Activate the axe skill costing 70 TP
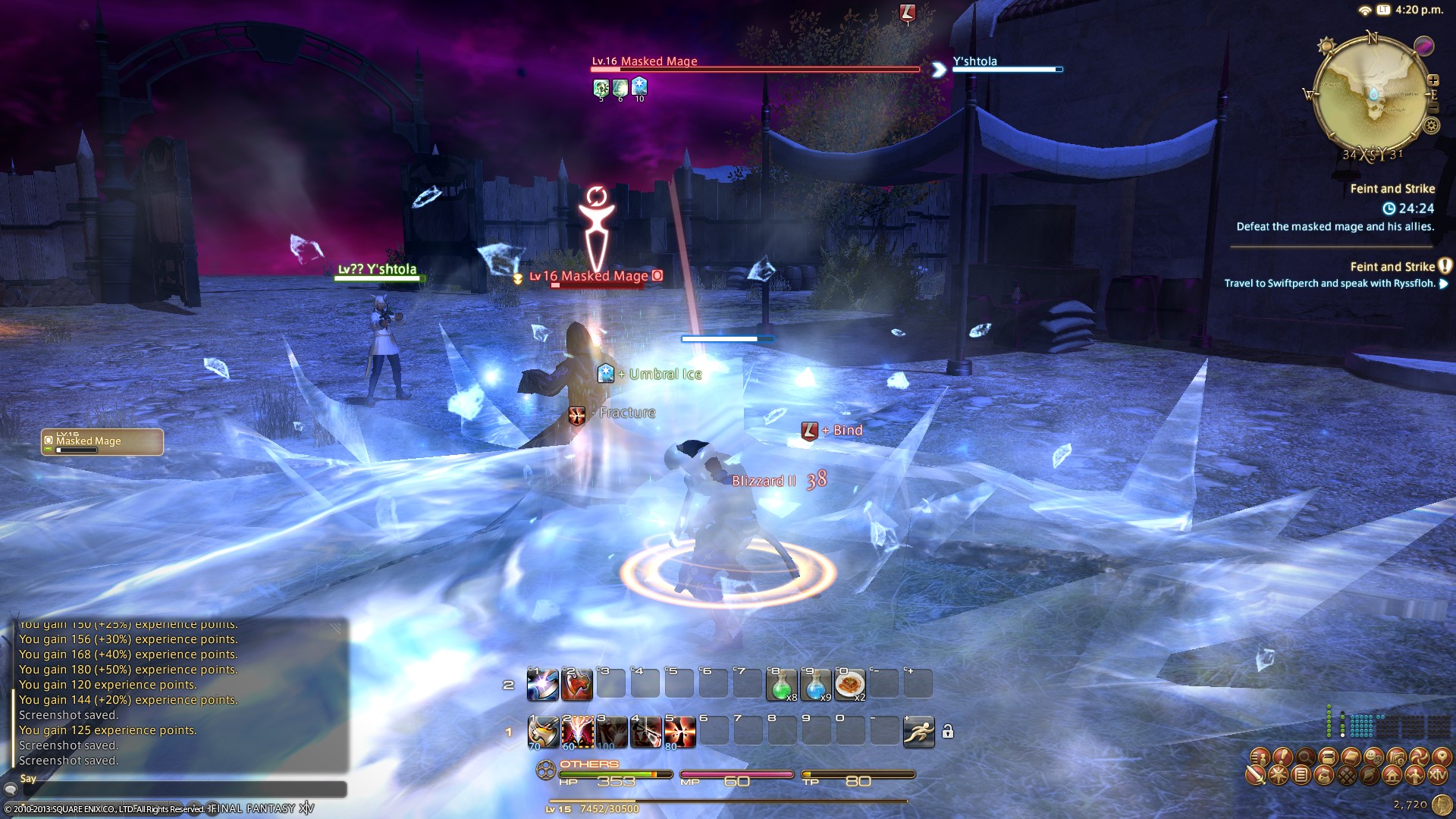This screenshot has height=819, width=1456. click(x=543, y=732)
